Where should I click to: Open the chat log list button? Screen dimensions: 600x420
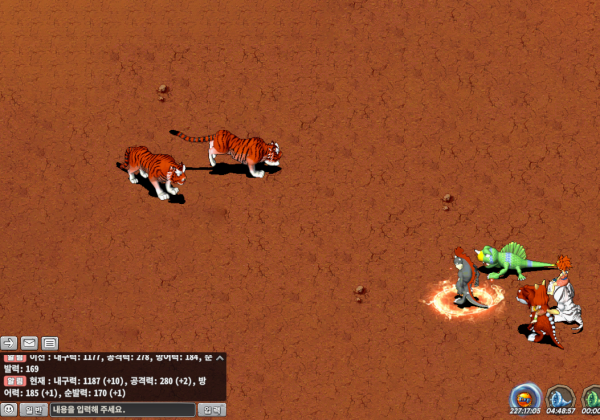pyautogui.click(x=50, y=343)
